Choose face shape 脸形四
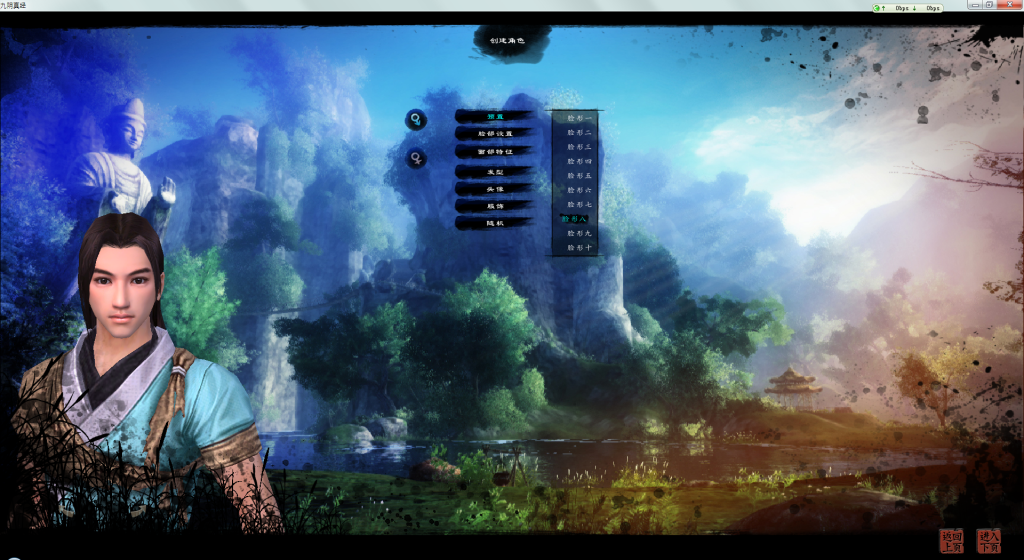 [579, 161]
